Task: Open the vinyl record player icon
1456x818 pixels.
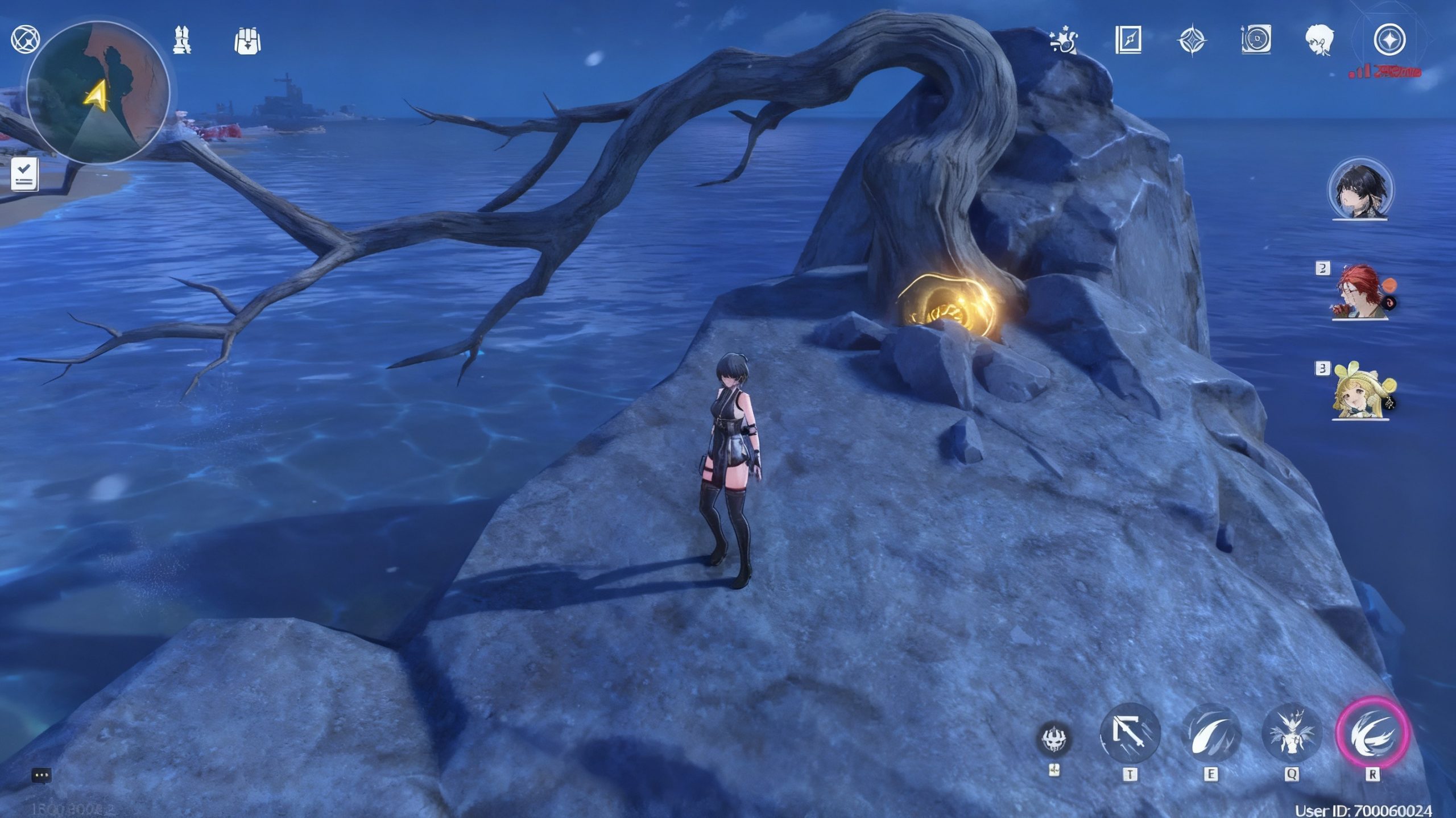Action: [x=1255, y=40]
